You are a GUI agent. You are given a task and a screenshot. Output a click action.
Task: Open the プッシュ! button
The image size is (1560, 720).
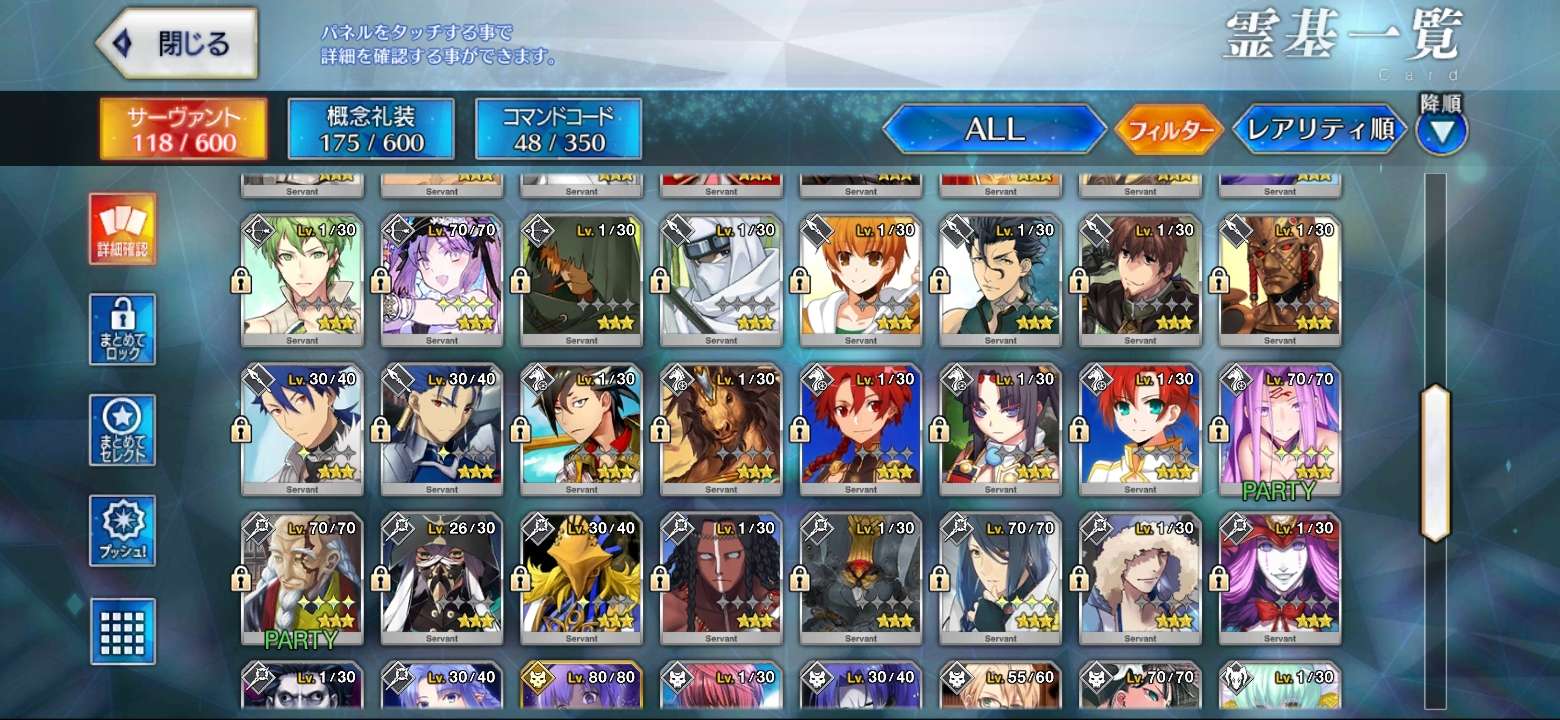tap(122, 530)
